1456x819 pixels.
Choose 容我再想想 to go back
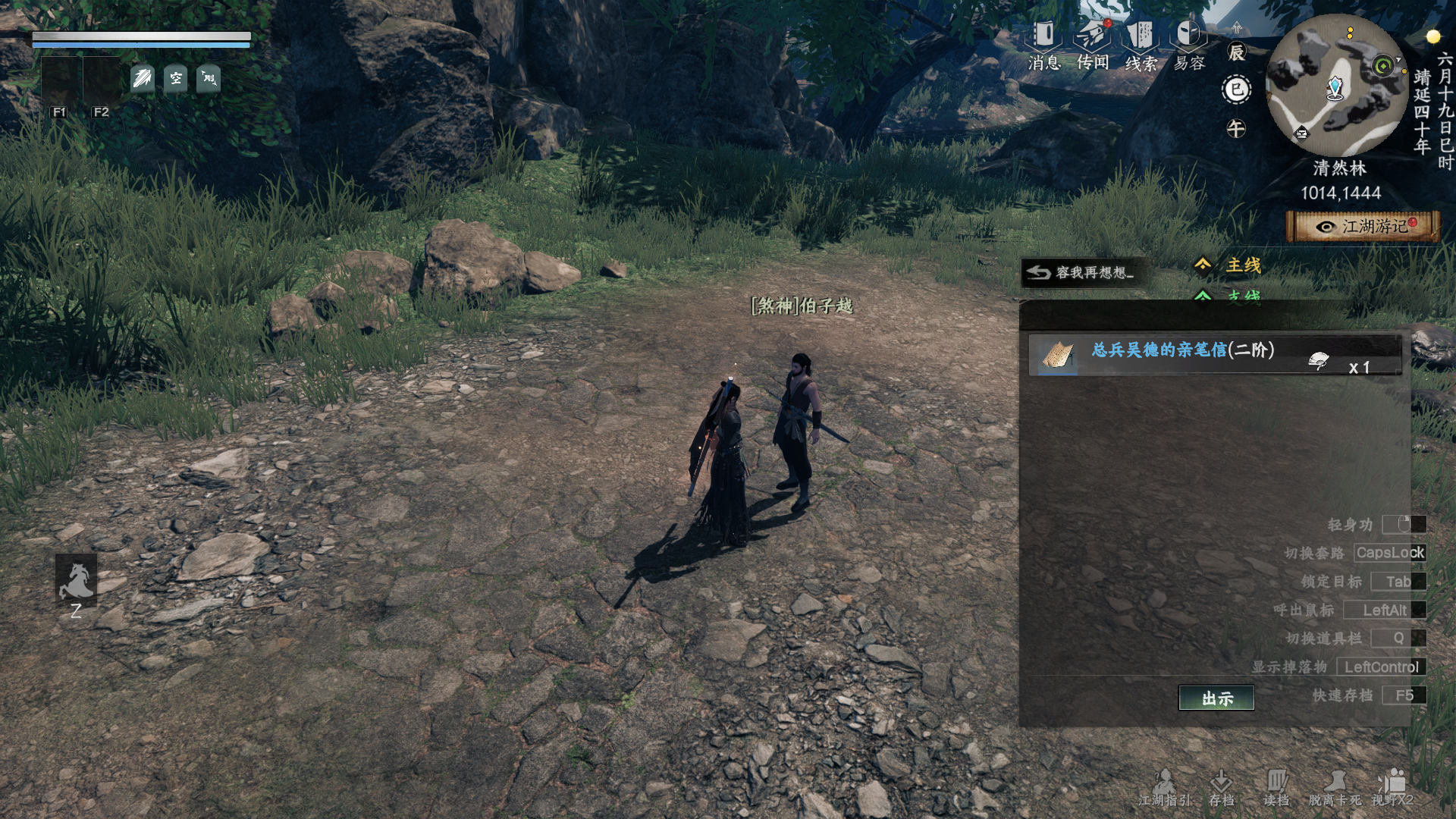(x=1080, y=272)
